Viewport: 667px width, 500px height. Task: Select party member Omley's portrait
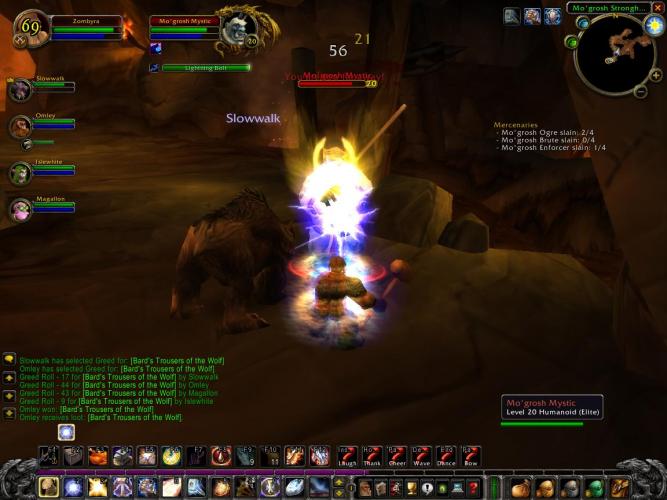tap(20, 127)
